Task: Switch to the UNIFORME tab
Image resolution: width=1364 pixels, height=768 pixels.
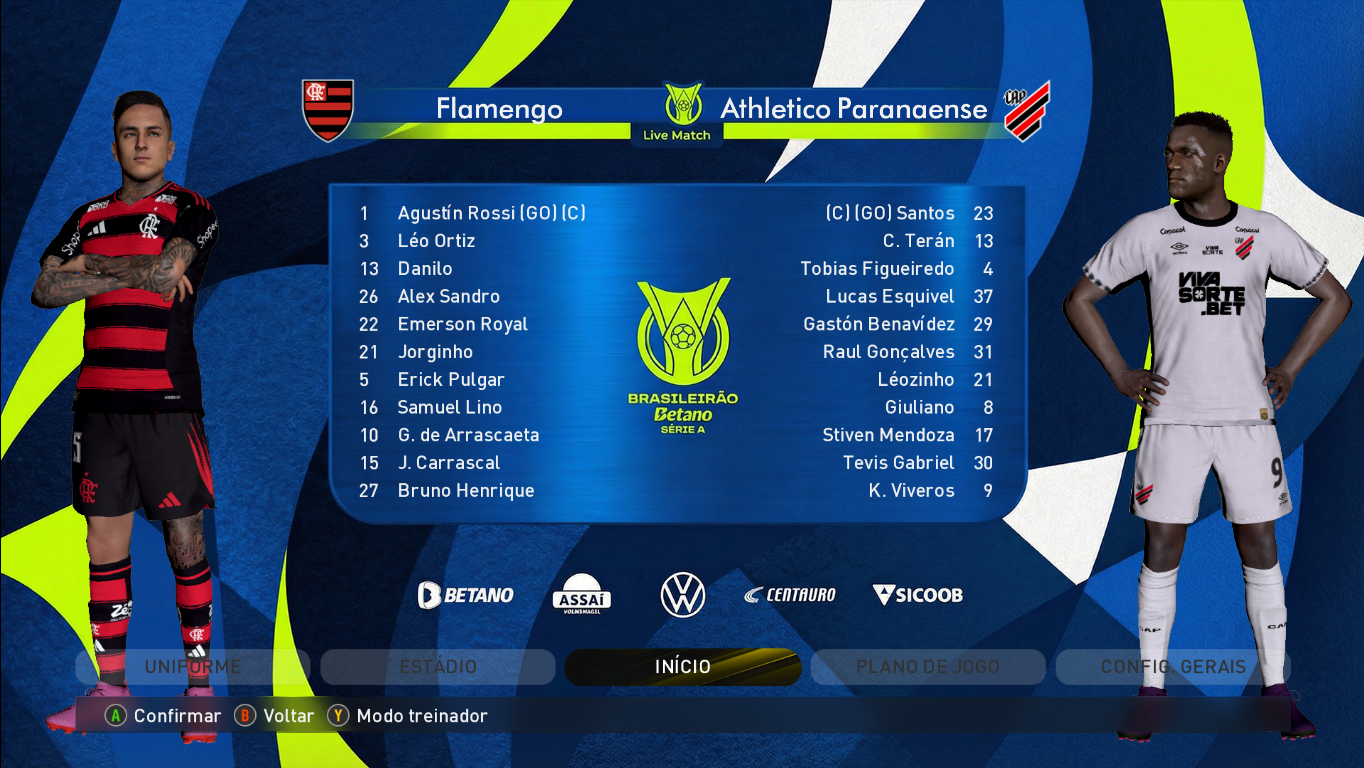Action: pos(192,666)
